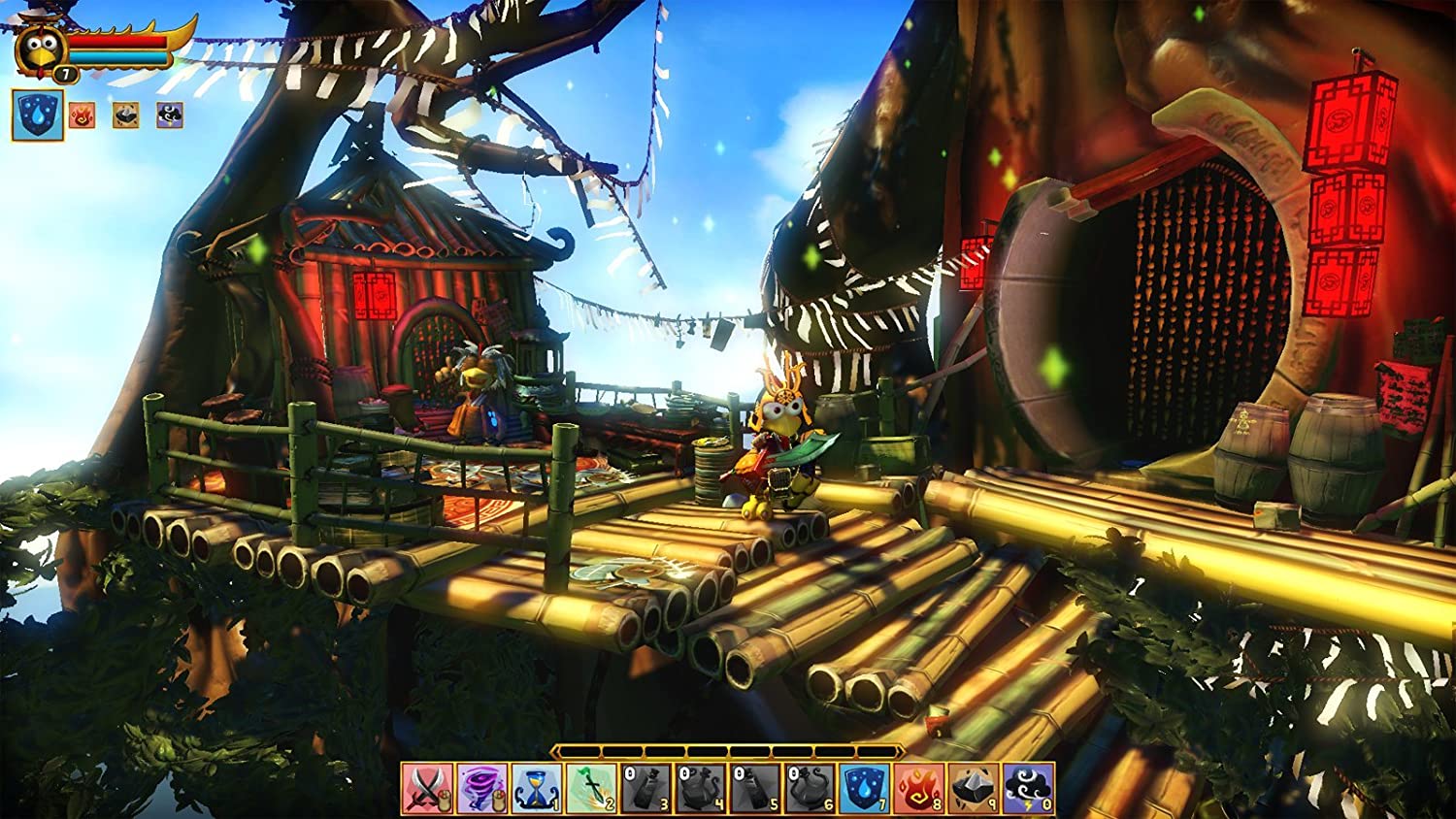Click the chicken character portrait
The height and width of the screenshot is (819, 1456).
40,47
